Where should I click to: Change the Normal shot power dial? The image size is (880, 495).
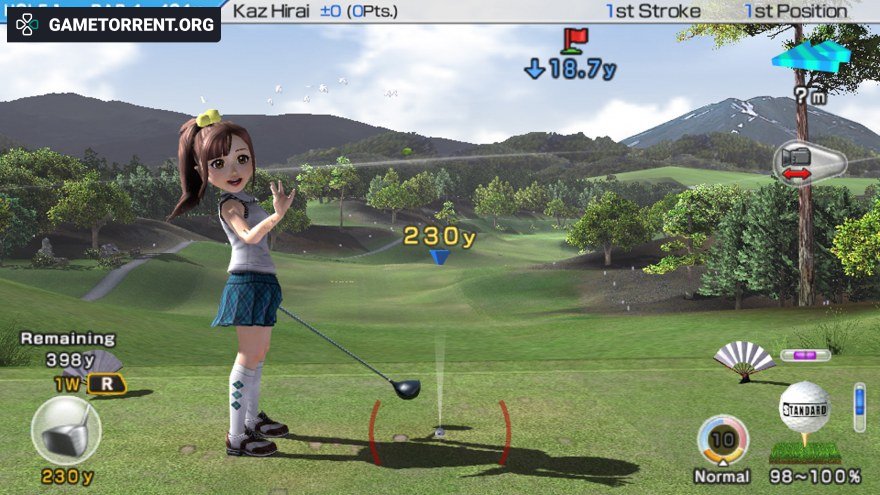[x=722, y=440]
